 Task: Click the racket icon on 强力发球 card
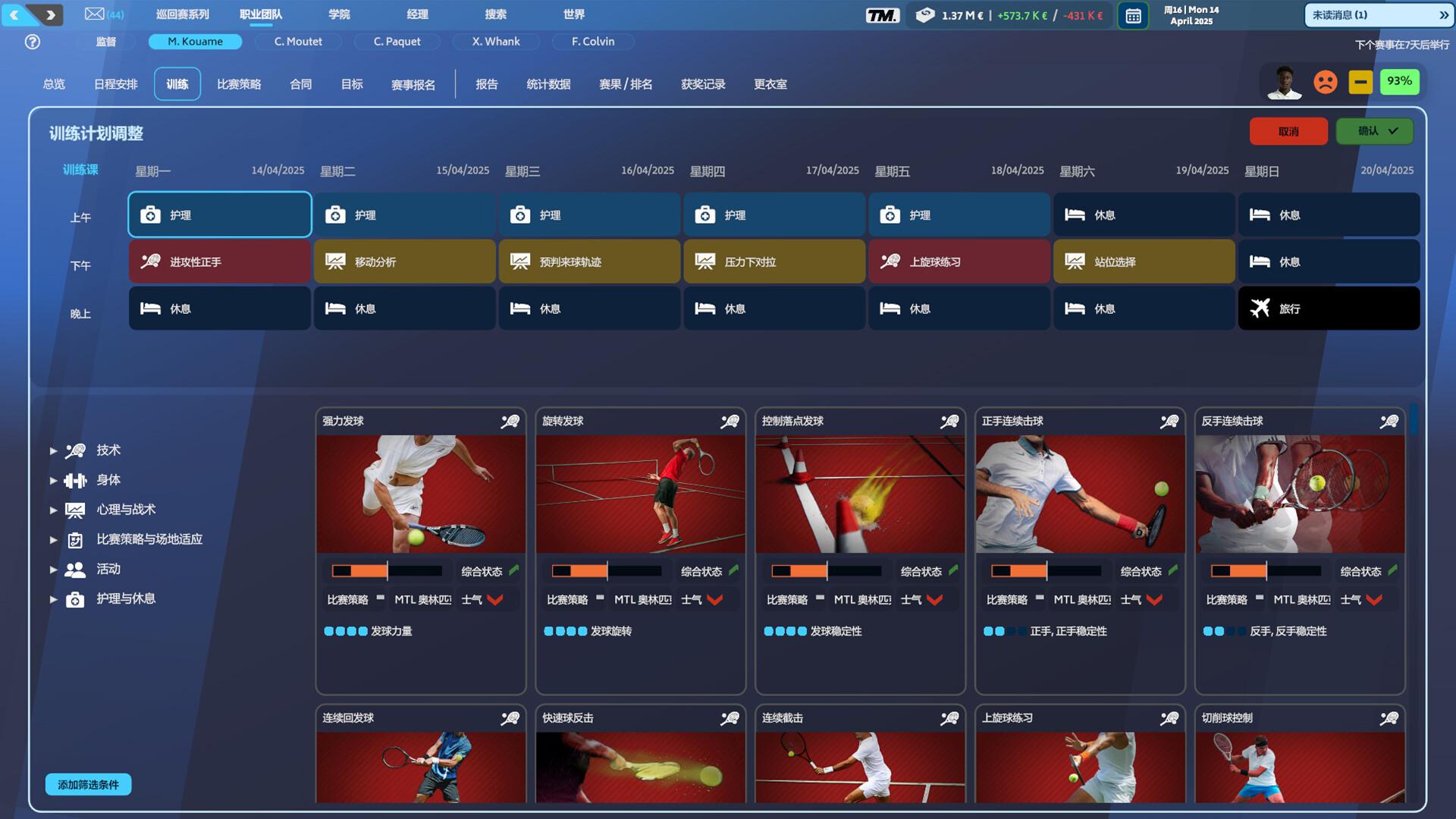point(511,421)
